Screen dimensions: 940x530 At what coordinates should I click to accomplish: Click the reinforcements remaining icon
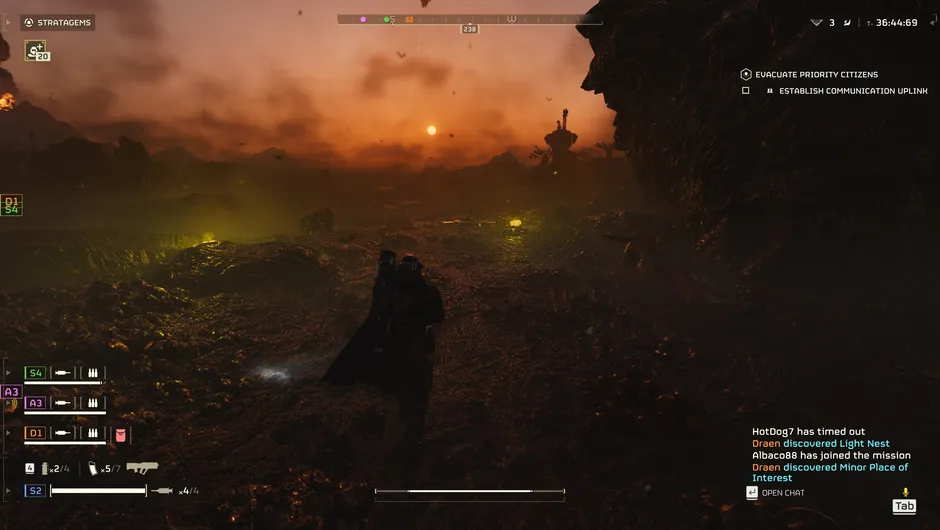pyautogui.click(x=817, y=22)
